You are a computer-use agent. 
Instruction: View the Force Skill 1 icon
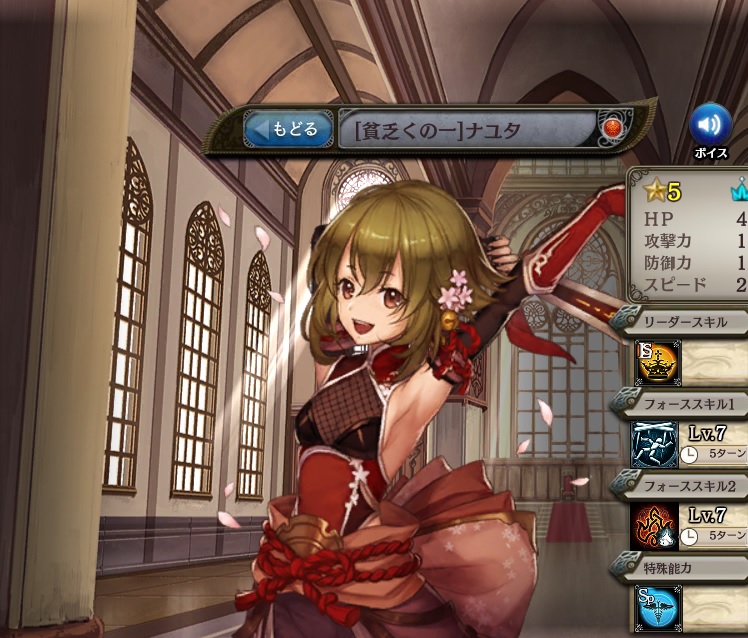click(x=654, y=444)
